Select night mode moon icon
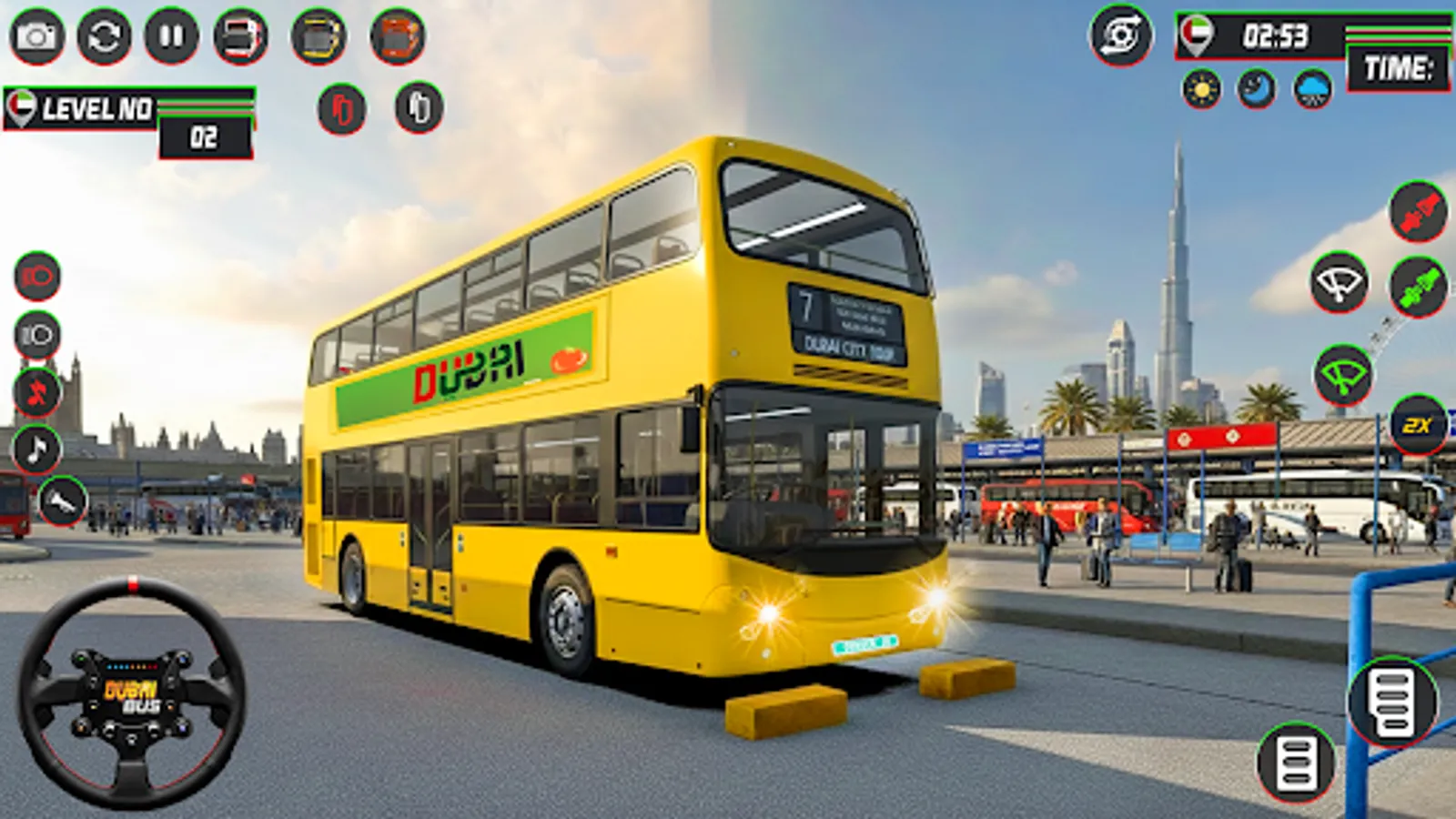The width and height of the screenshot is (1456, 819). 1254,88
